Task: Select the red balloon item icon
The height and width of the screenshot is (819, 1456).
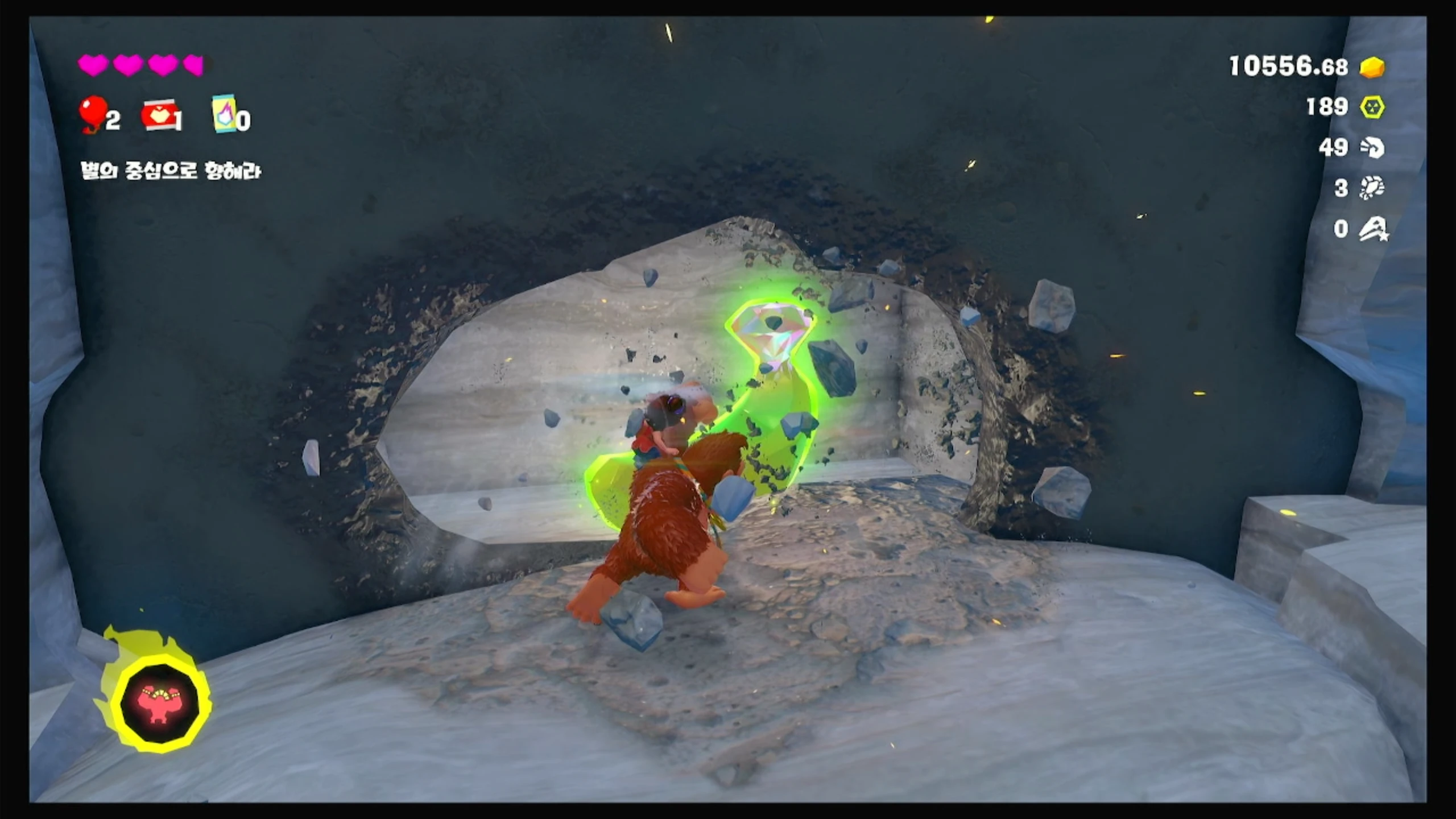Action: (93, 114)
